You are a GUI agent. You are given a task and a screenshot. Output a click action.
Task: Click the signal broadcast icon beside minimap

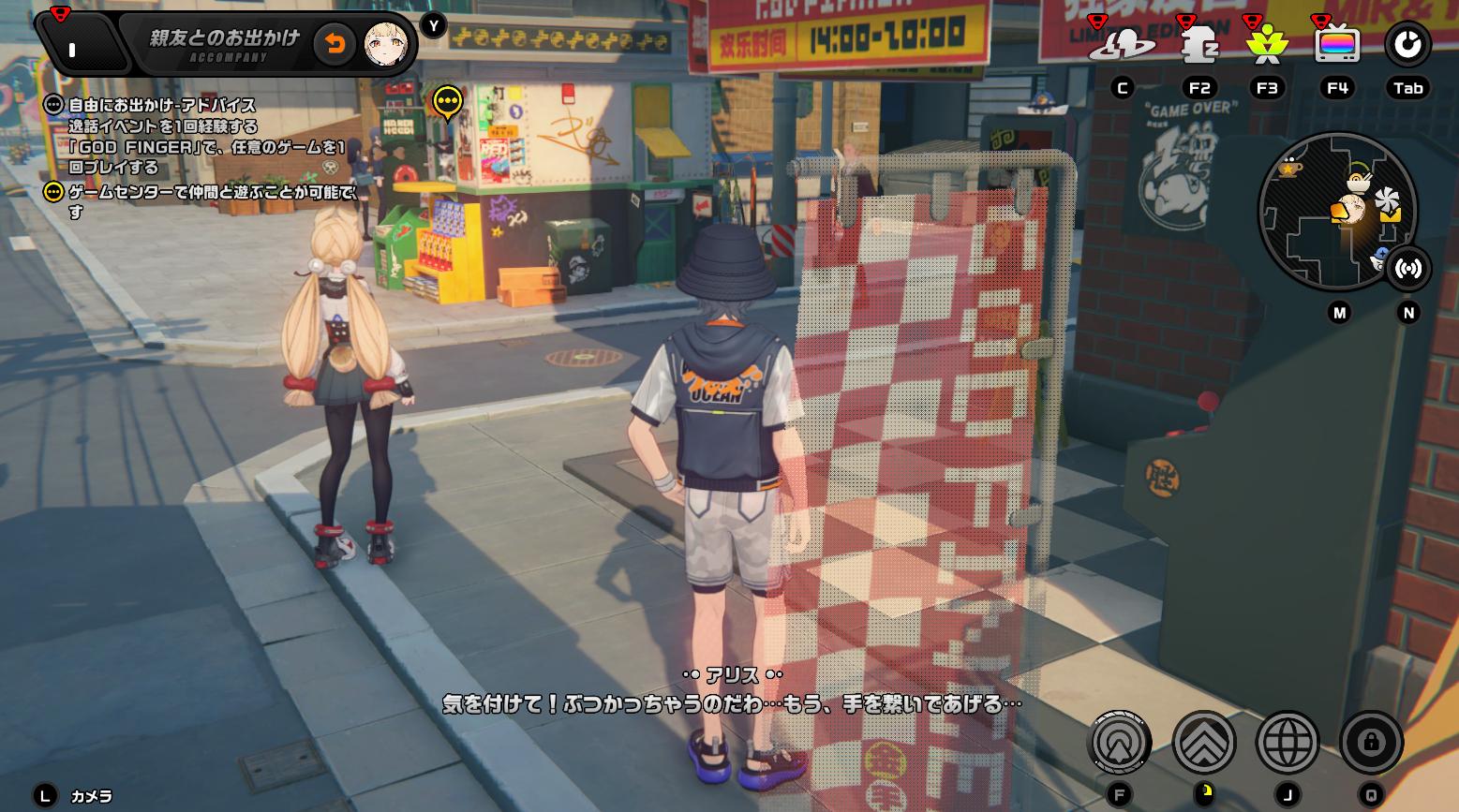(1407, 269)
